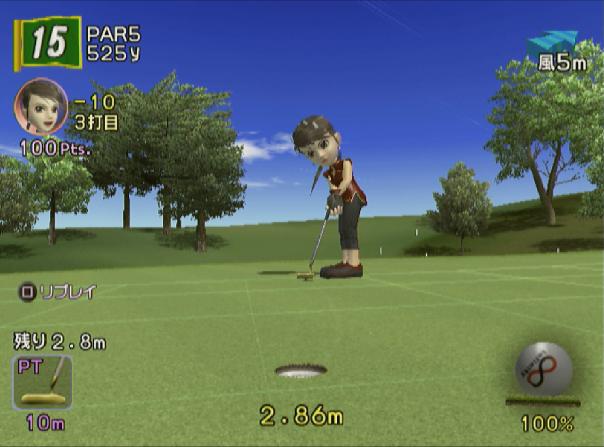Click the golfer portrait avatar
Image resolution: width=604 pixels, height=447 pixels.
click(41, 105)
